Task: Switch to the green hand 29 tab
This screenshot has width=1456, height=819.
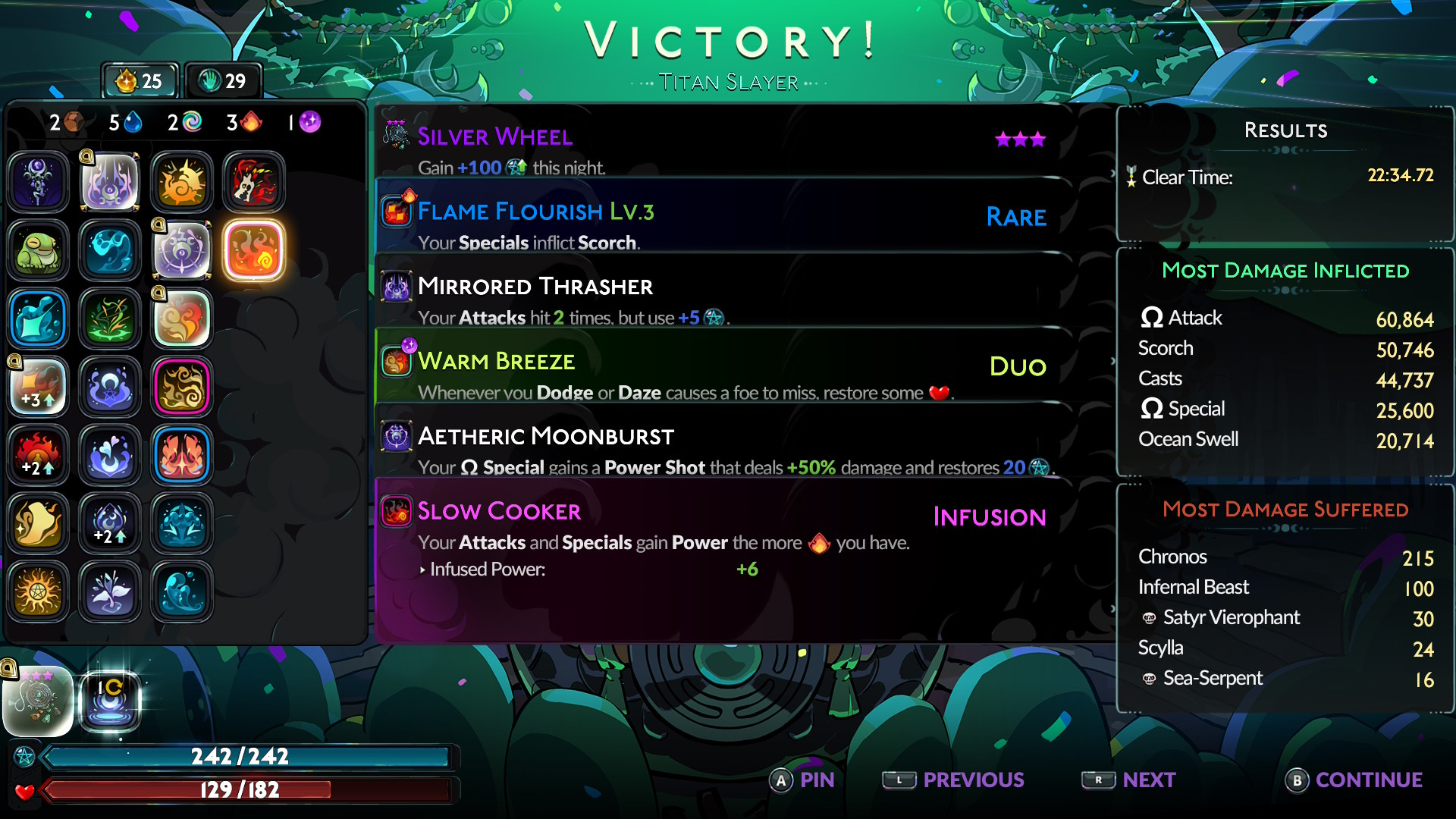Action: pyautogui.click(x=223, y=81)
